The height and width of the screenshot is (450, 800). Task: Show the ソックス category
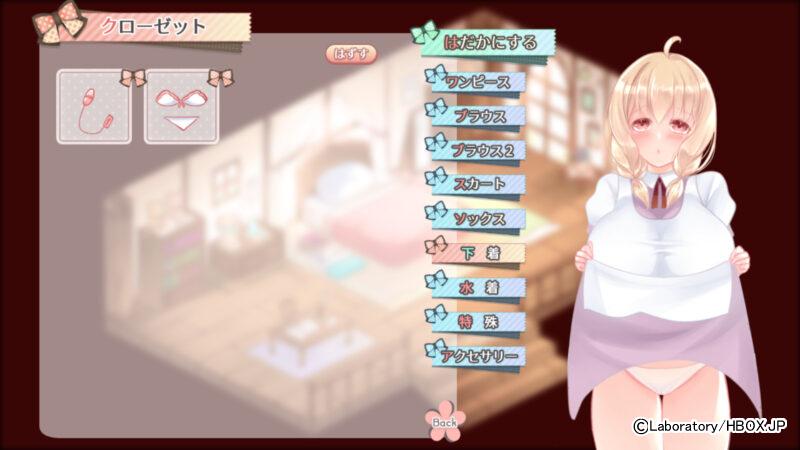[477, 218]
